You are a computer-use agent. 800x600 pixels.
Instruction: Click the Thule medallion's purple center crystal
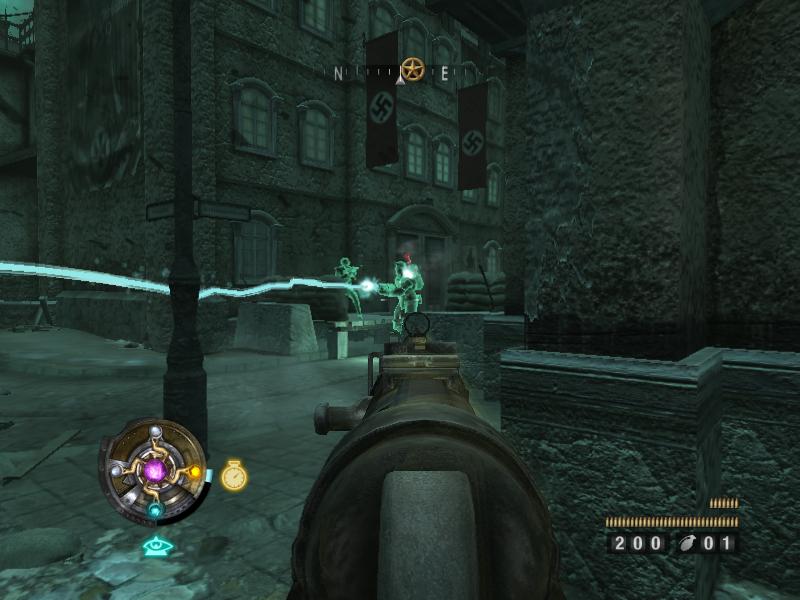155,468
